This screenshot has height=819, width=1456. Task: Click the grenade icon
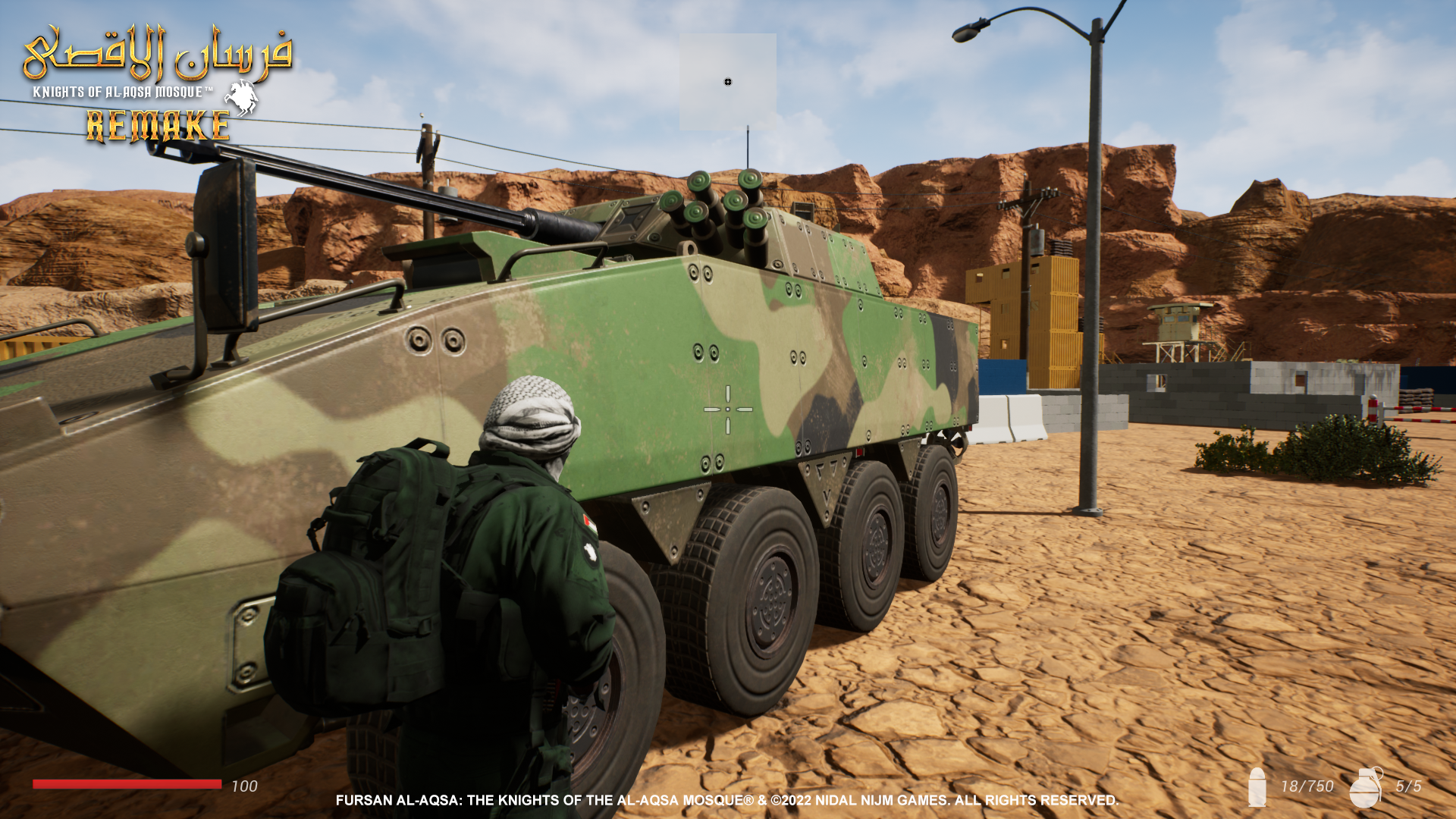(1366, 787)
